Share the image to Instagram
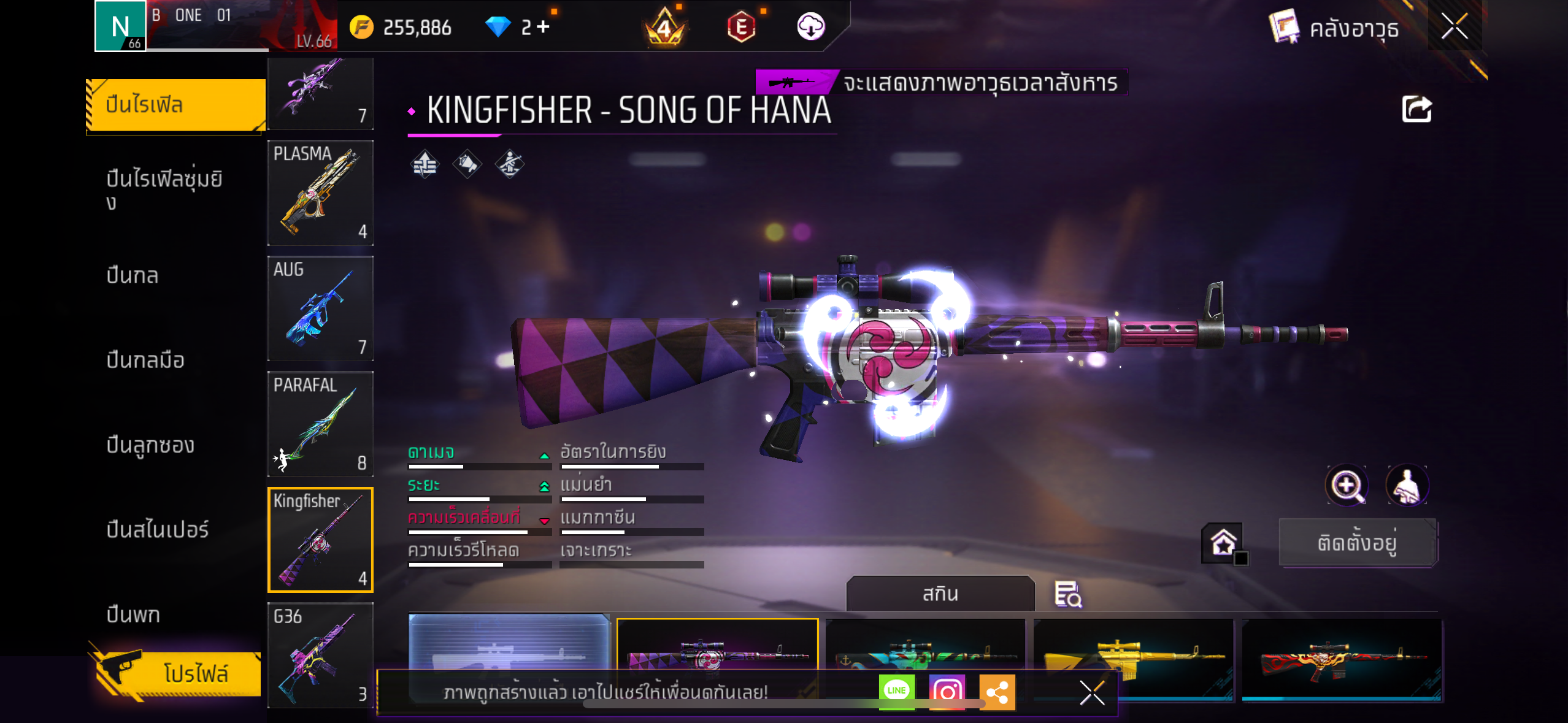1568x723 pixels. coord(947,692)
